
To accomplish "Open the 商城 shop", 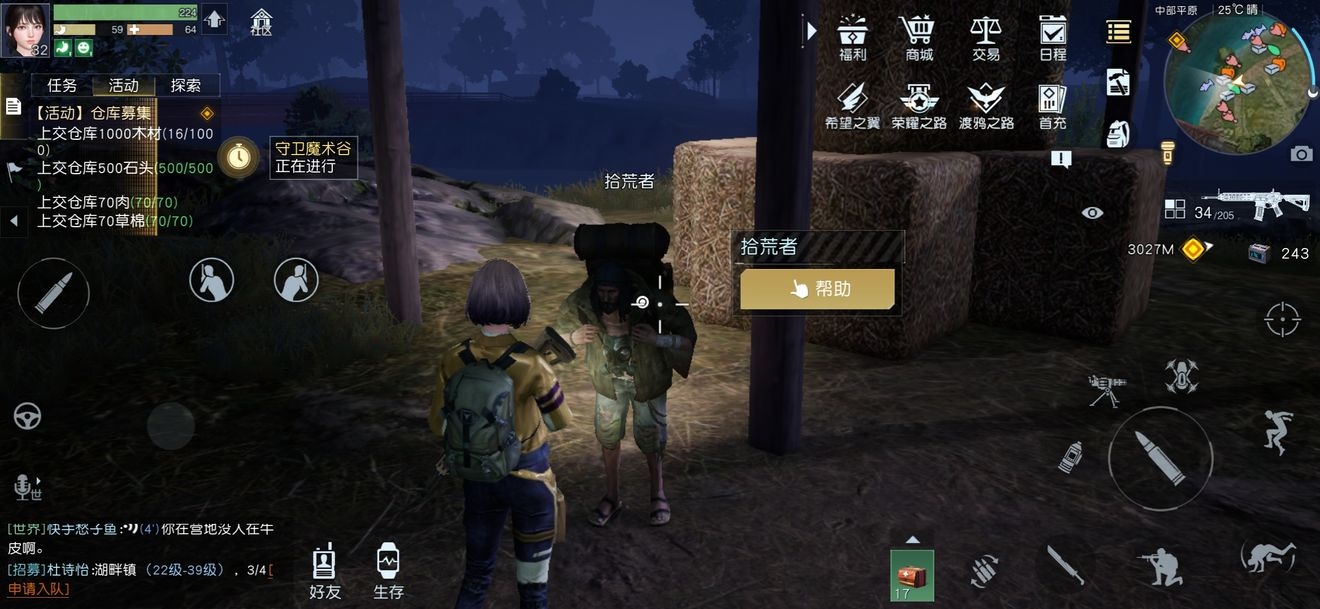I will [918, 38].
